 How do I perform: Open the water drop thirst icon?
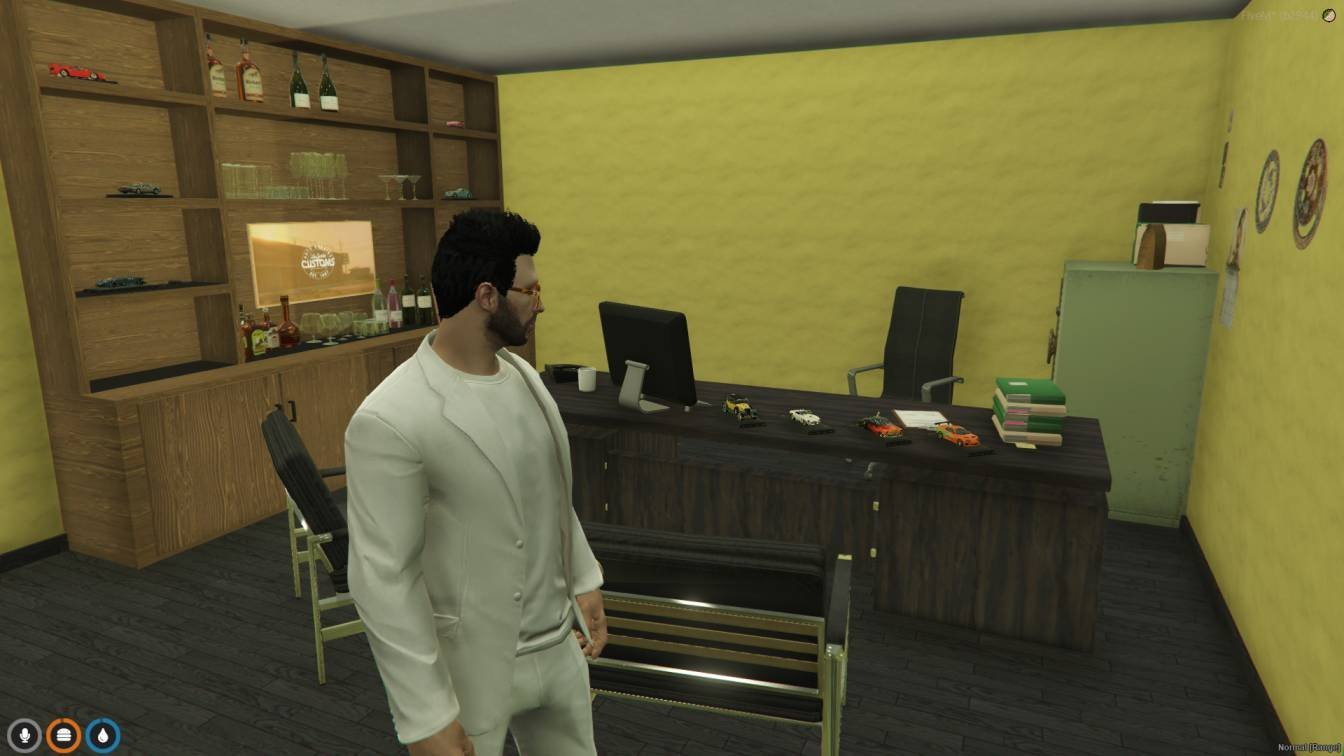102,736
